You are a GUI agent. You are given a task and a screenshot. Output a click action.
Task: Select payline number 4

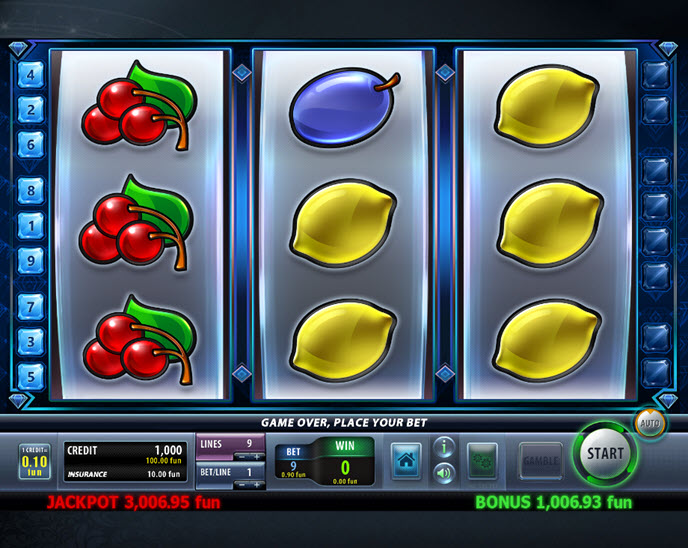pyautogui.click(x=30, y=74)
